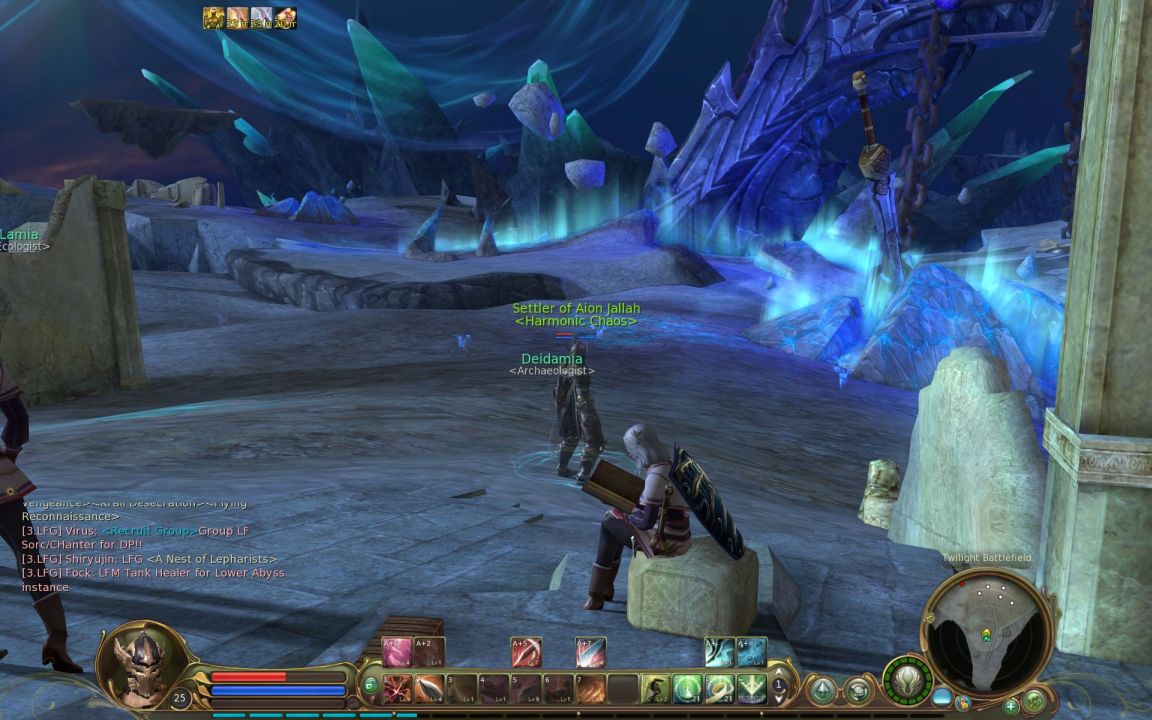Activate the A+7 blue-red streak skill
Image resolution: width=1152 pixels, height=720 pixels.
(x=590, y=652)
